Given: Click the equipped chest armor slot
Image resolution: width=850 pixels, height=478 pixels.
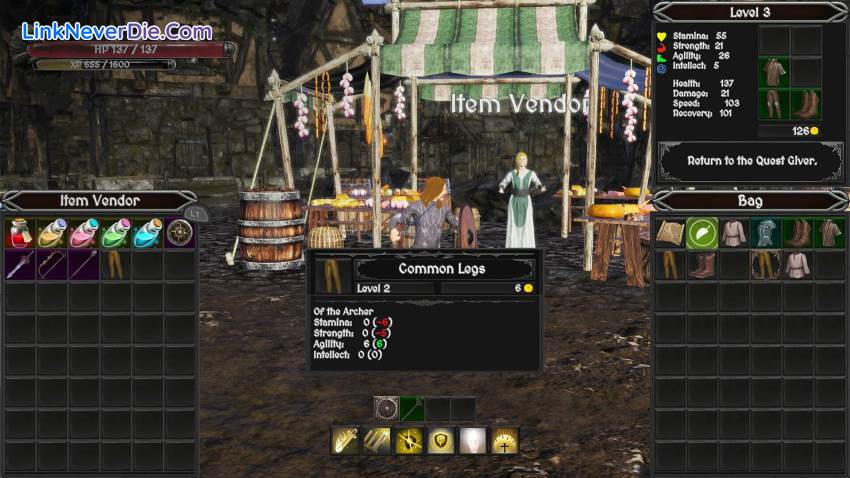Looking at the screenshot, I should point(774,72).
